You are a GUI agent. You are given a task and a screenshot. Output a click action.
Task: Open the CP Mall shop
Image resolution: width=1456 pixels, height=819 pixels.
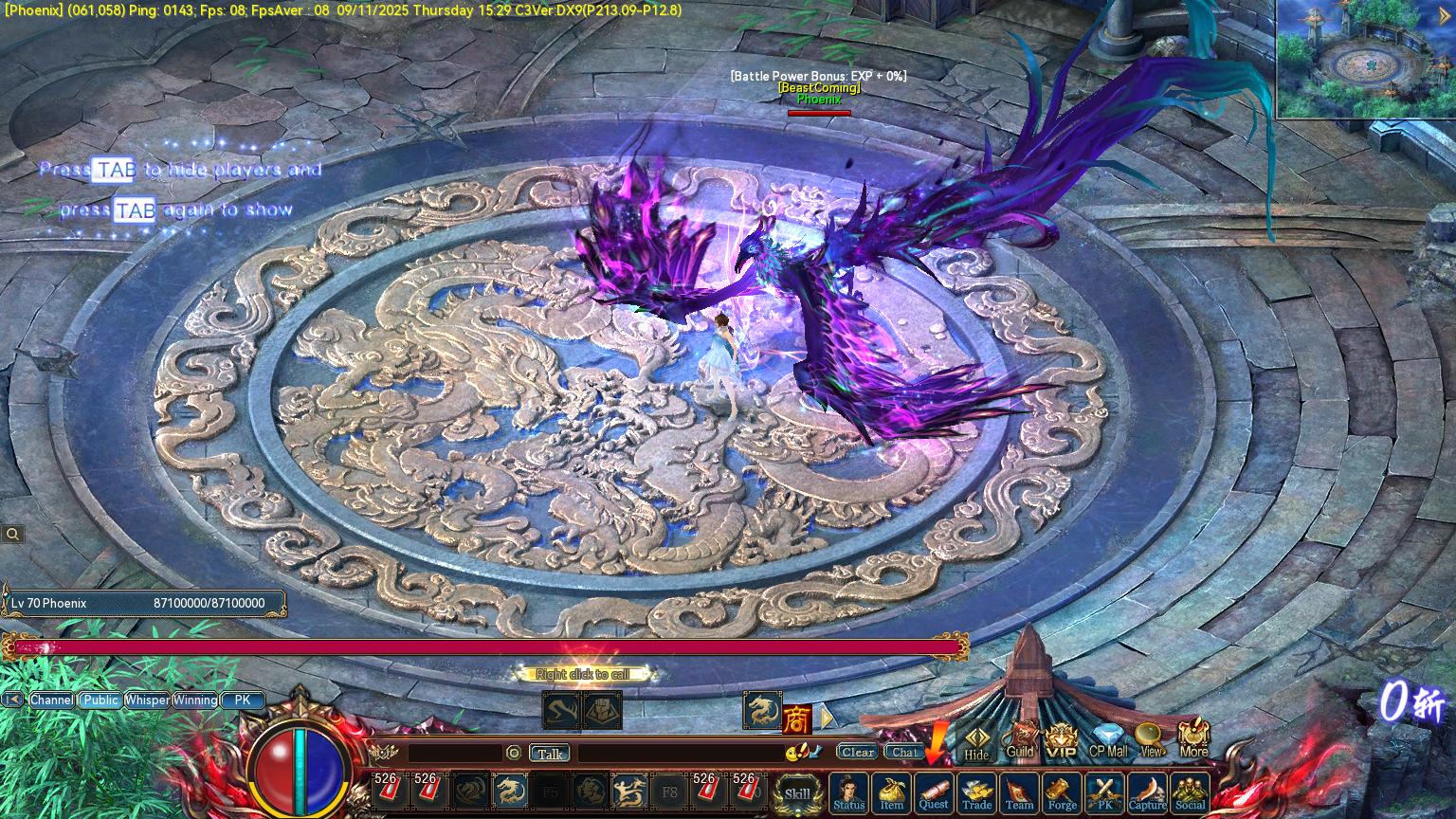[1107, 740]
